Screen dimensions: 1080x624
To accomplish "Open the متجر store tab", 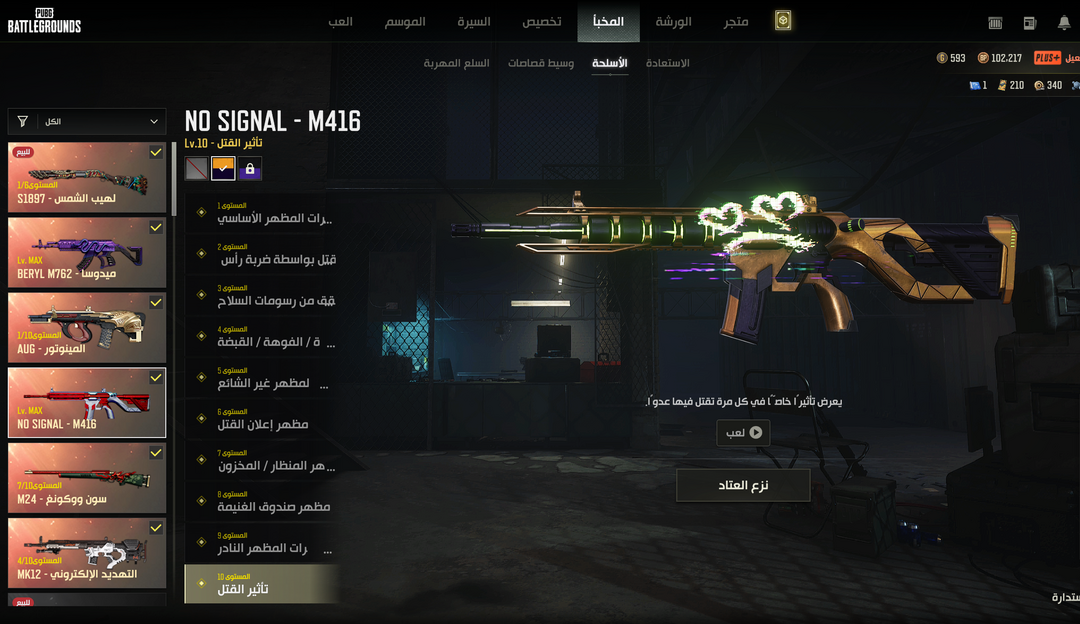I will (736, 21).
